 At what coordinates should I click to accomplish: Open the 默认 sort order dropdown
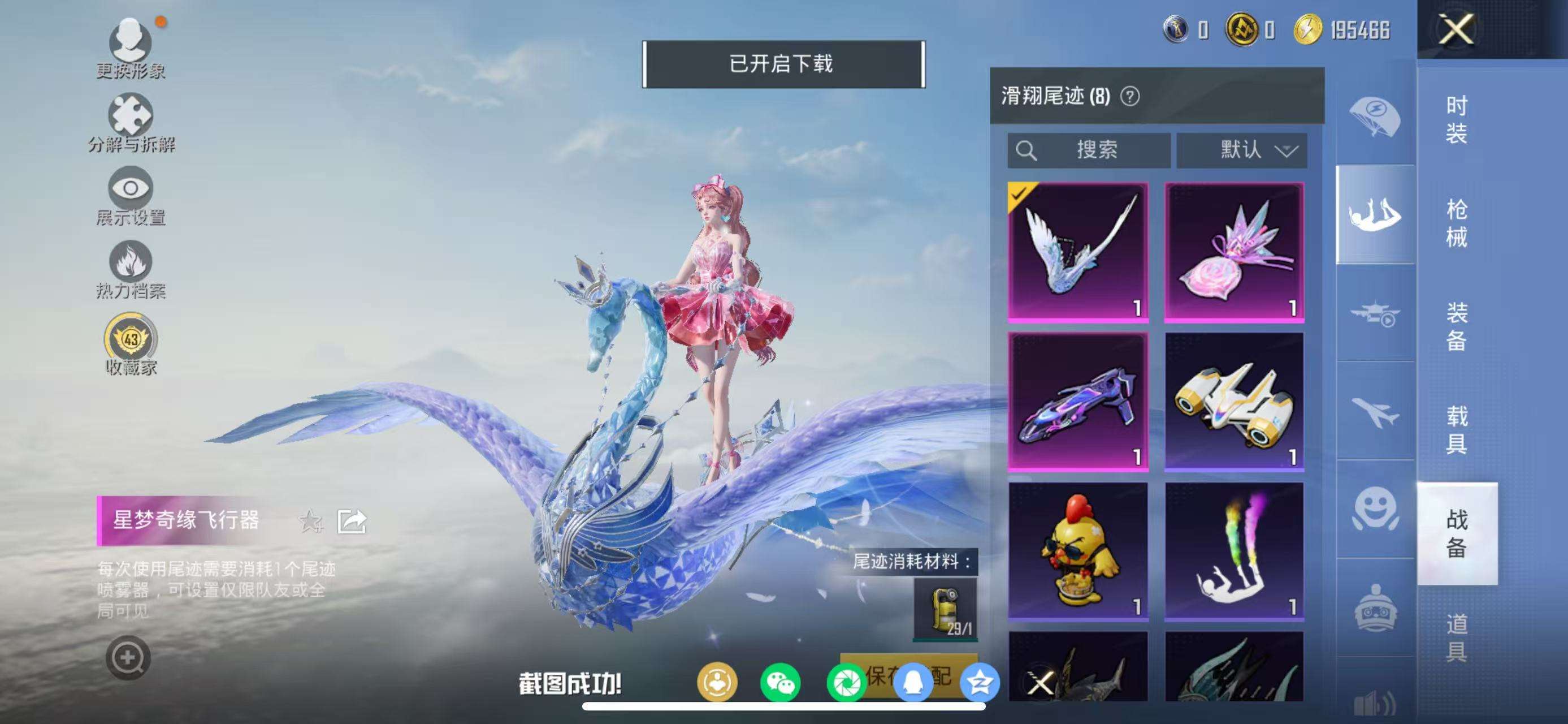1242,151
